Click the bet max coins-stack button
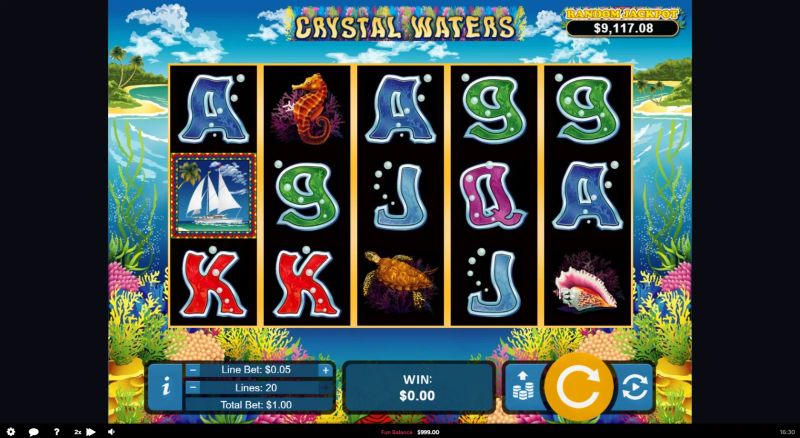The width and height of the screenshot is (800, 438). click(x=521, y=387)
